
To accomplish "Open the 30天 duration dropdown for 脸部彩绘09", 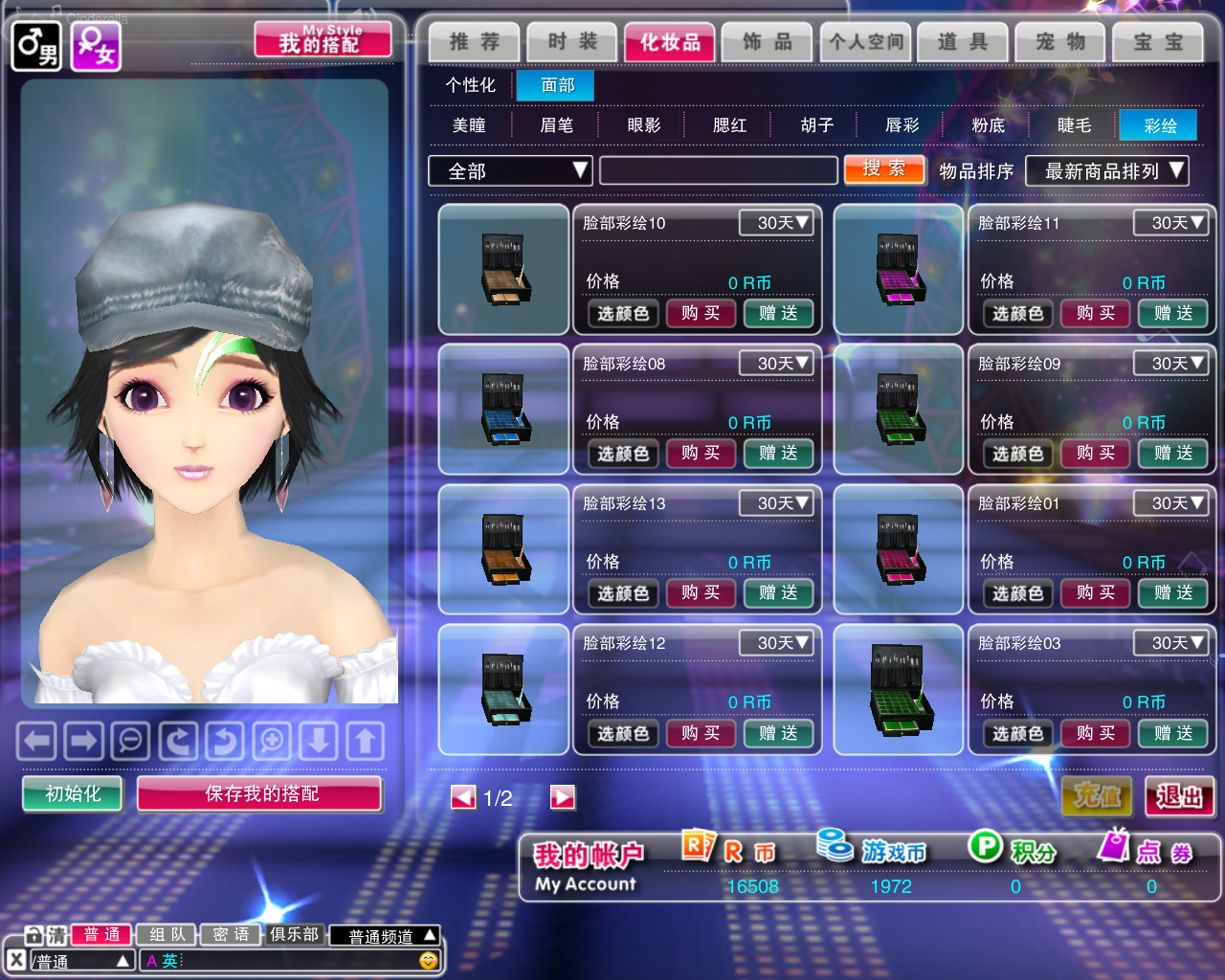I will pyautogui.click(x=1169, y=364).
